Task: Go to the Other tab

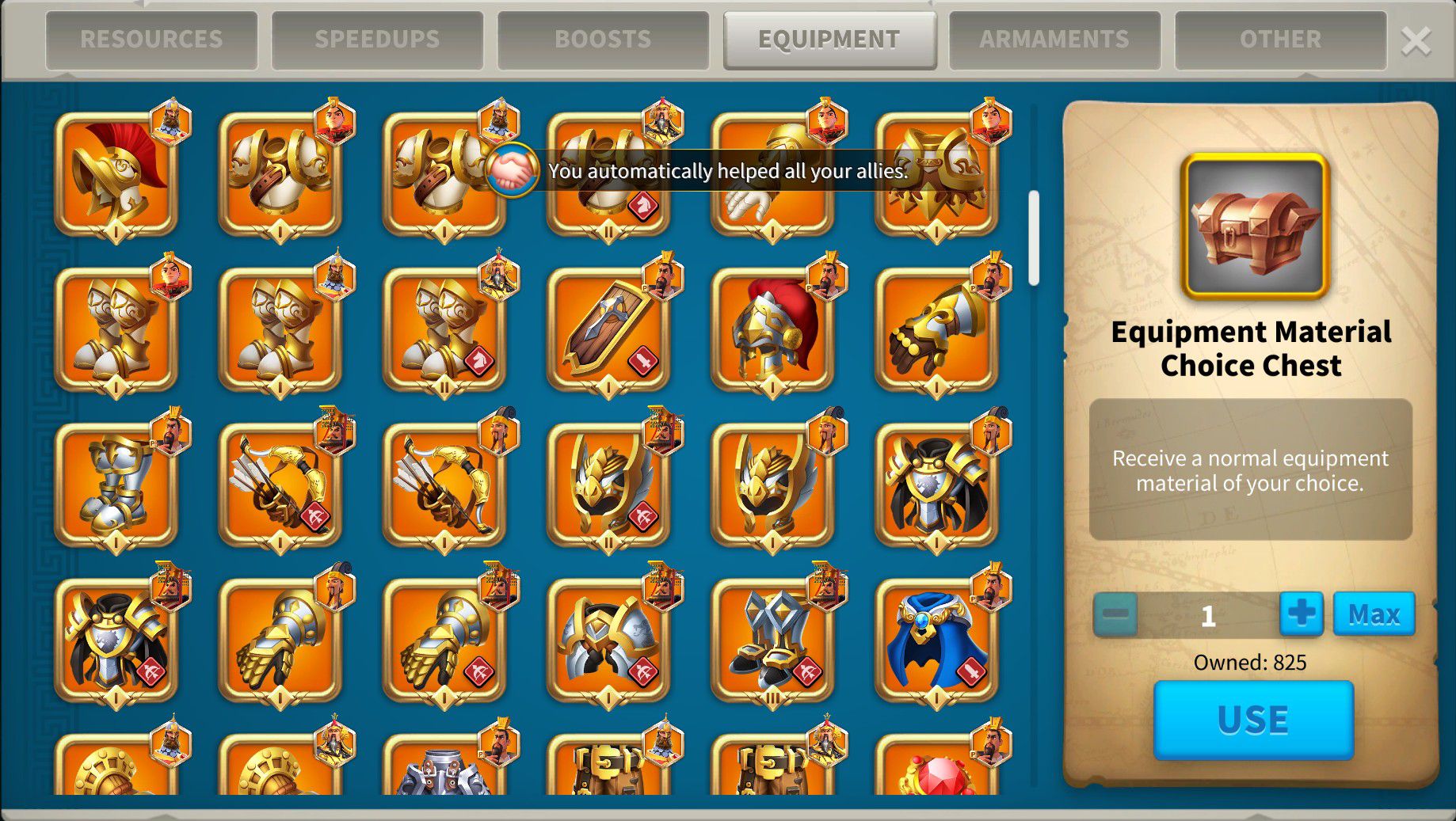Action: coord(1280,39)
